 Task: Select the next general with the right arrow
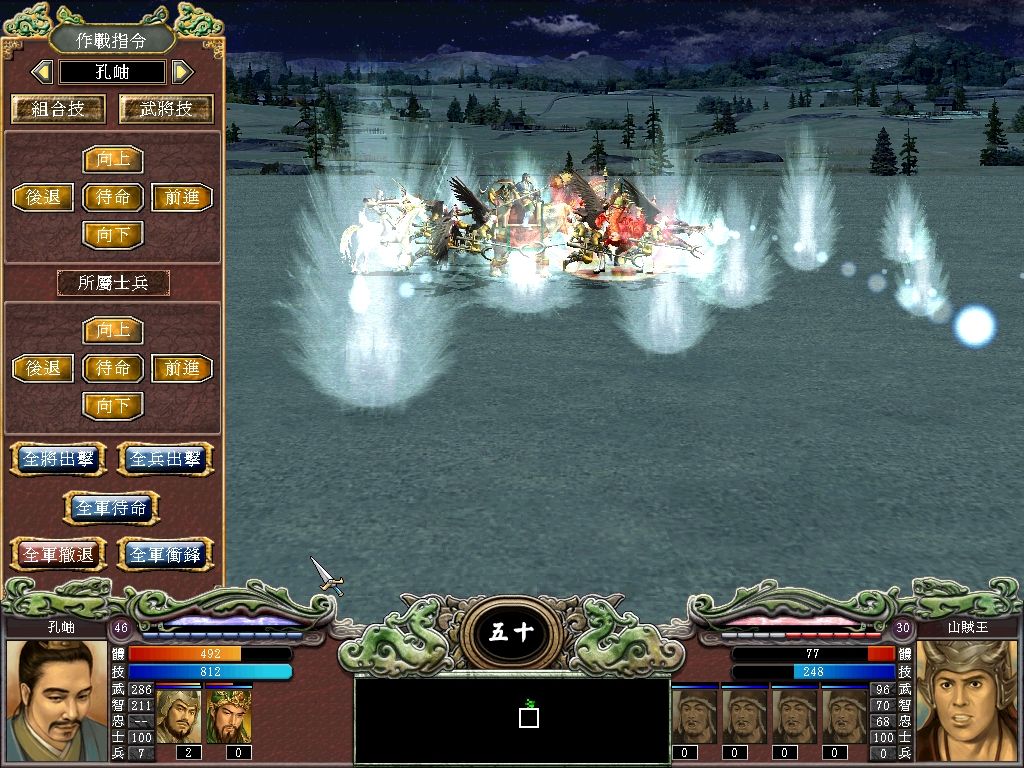point(181,72)
